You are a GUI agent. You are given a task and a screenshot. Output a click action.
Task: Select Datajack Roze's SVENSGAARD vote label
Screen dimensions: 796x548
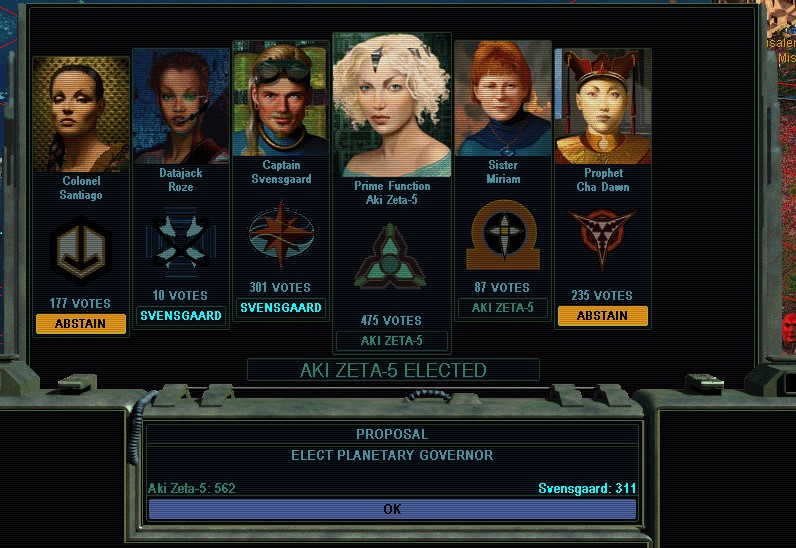click(181, 316)
